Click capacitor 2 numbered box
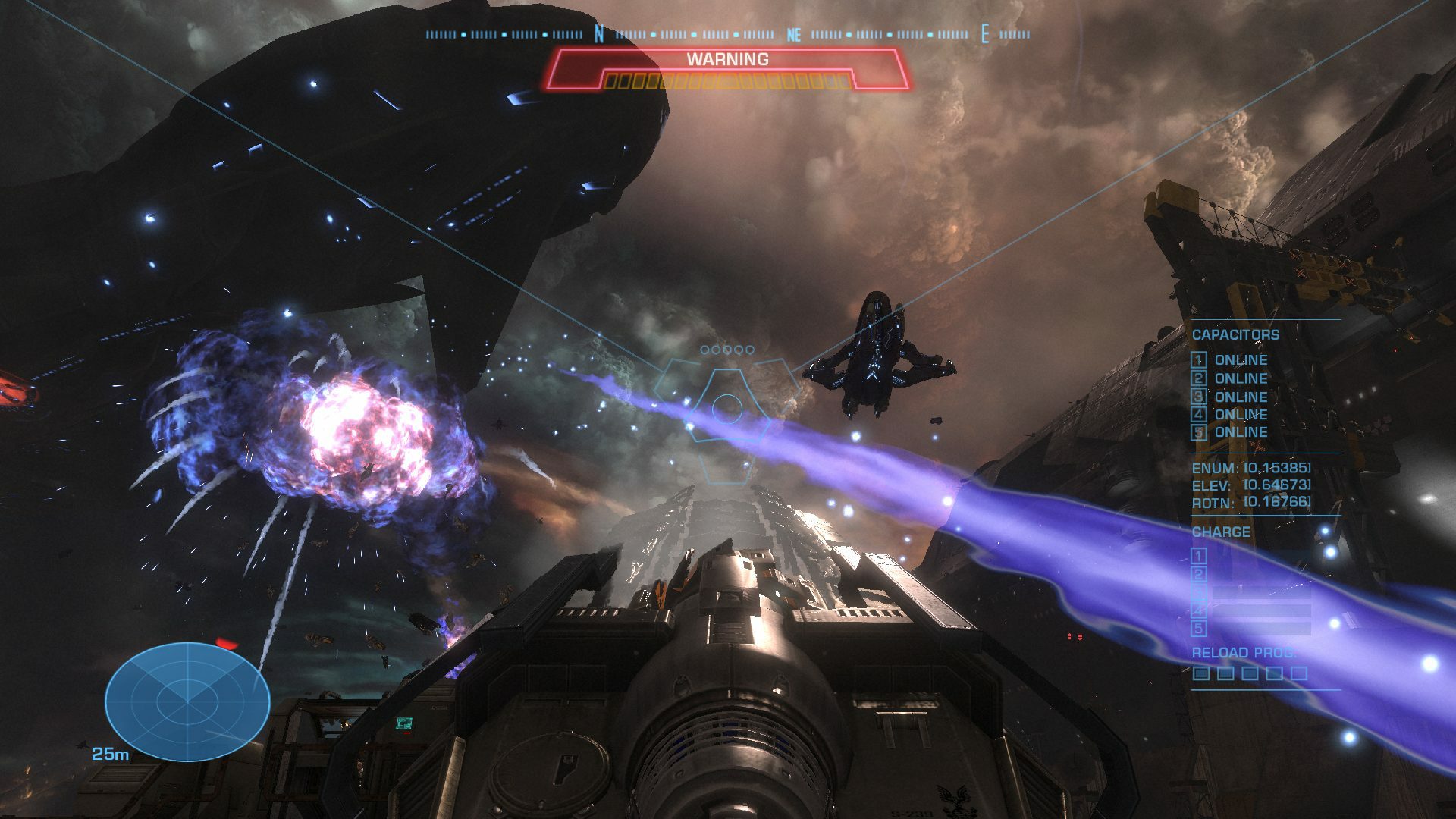 tap(1198, 379)
